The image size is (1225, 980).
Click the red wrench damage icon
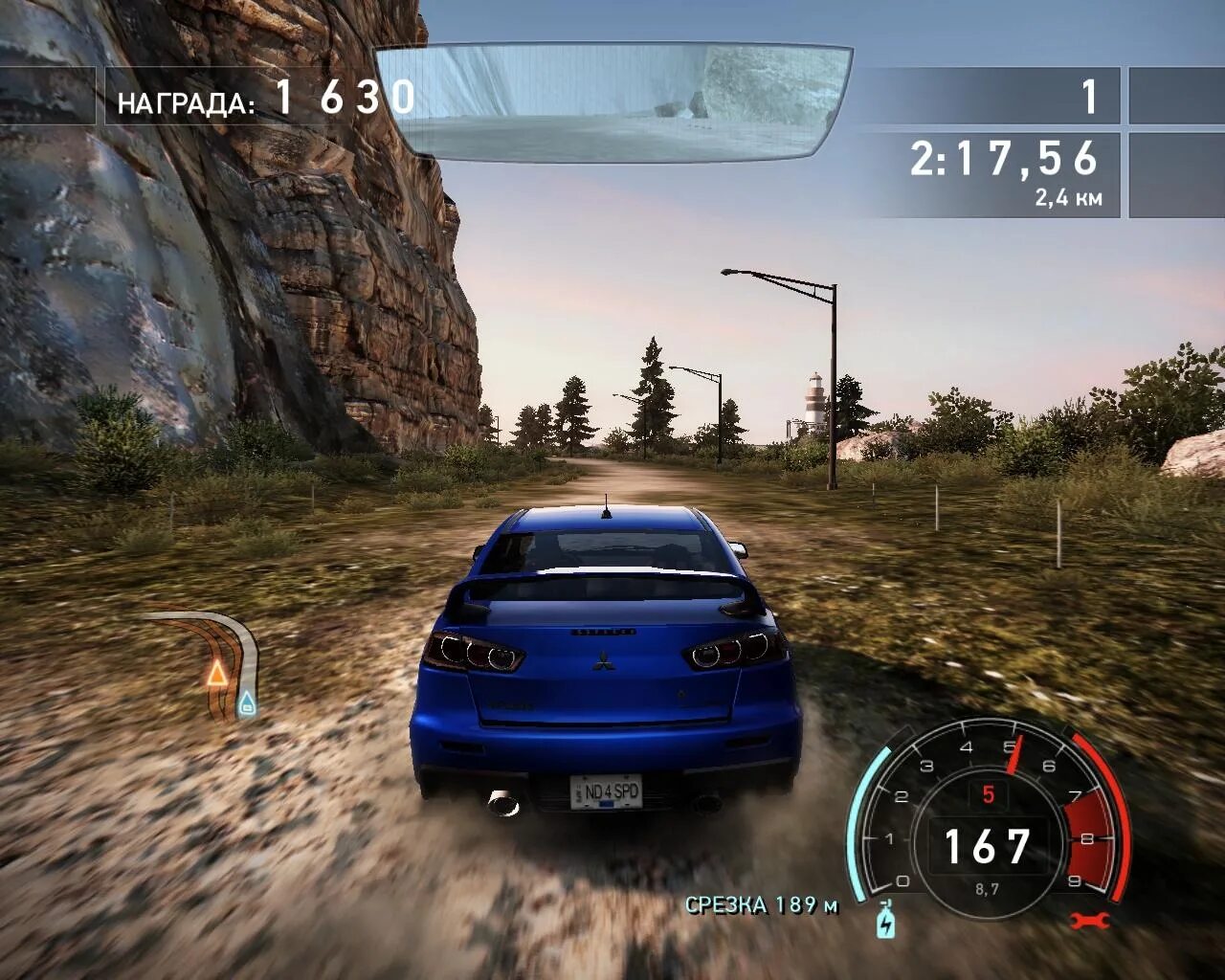[x=1090, y=922]
